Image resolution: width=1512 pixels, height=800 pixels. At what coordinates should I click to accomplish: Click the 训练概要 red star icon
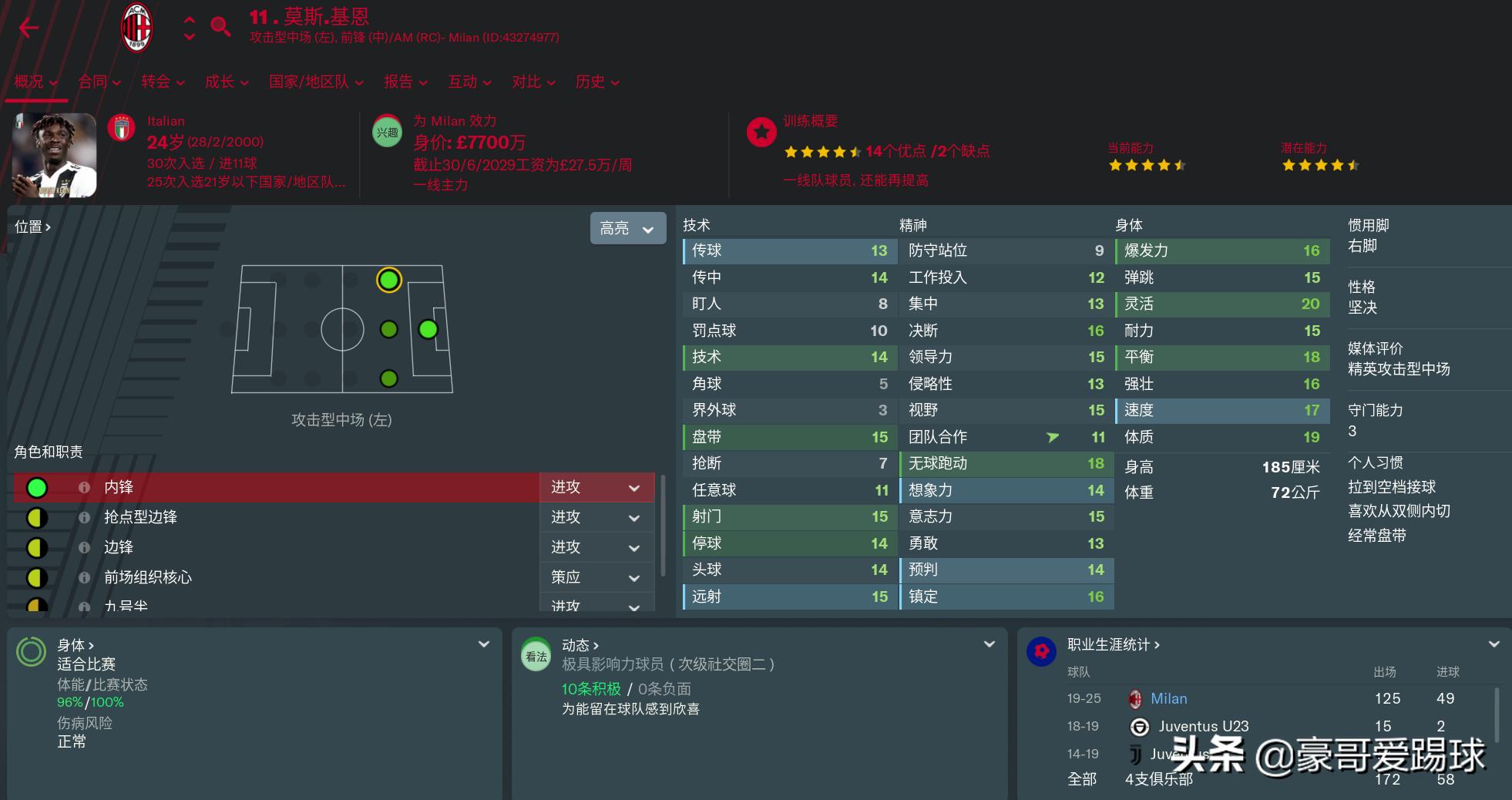point(761,132)
